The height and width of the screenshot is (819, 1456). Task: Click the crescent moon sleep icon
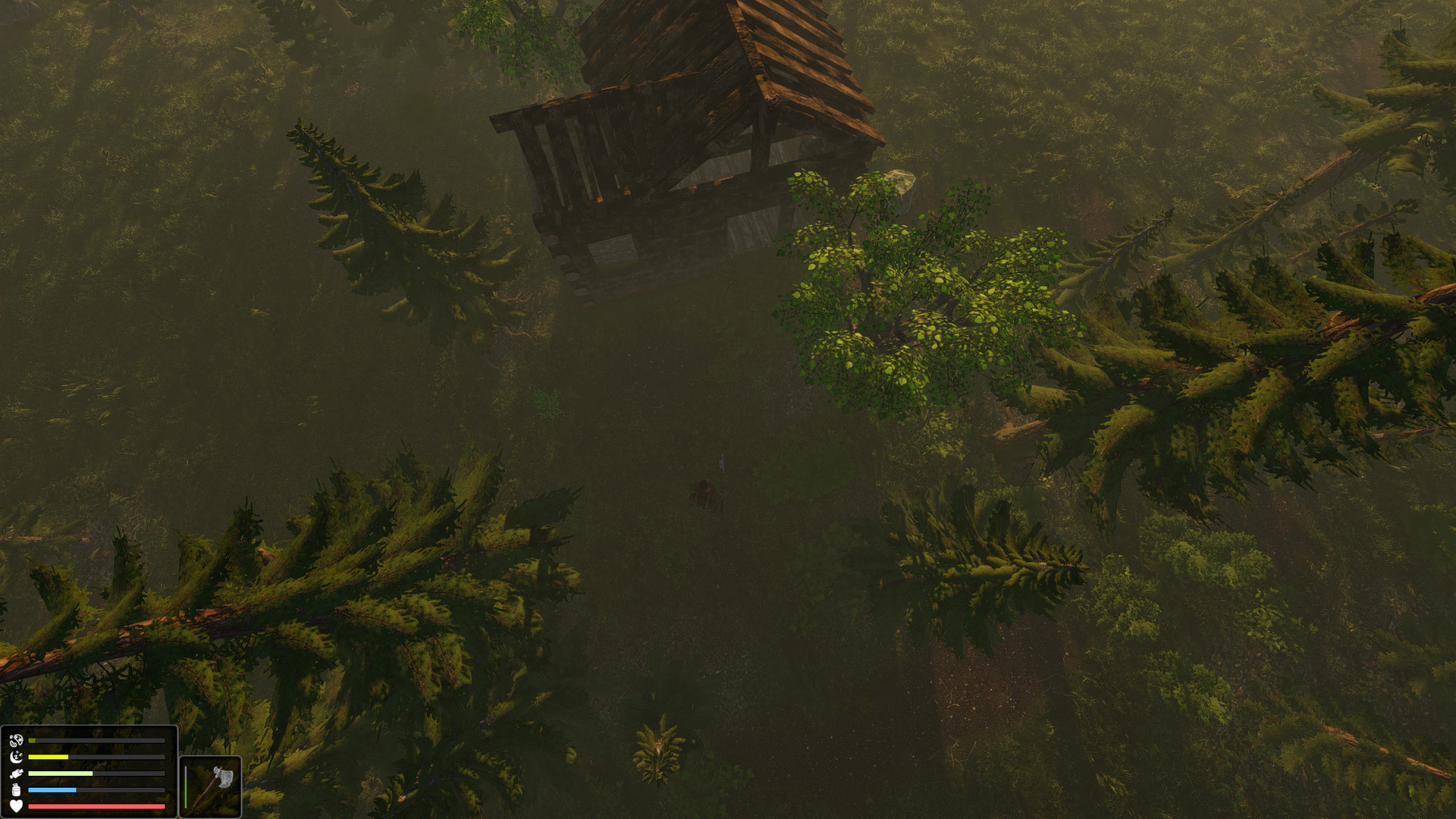point(16,758)
